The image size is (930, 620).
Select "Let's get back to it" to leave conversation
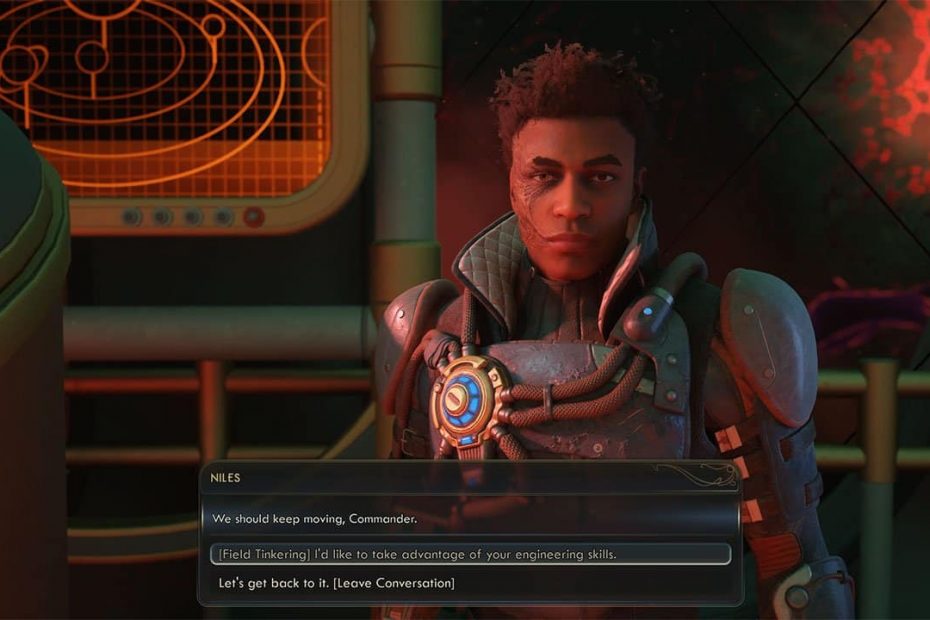(x=336, y=582)
